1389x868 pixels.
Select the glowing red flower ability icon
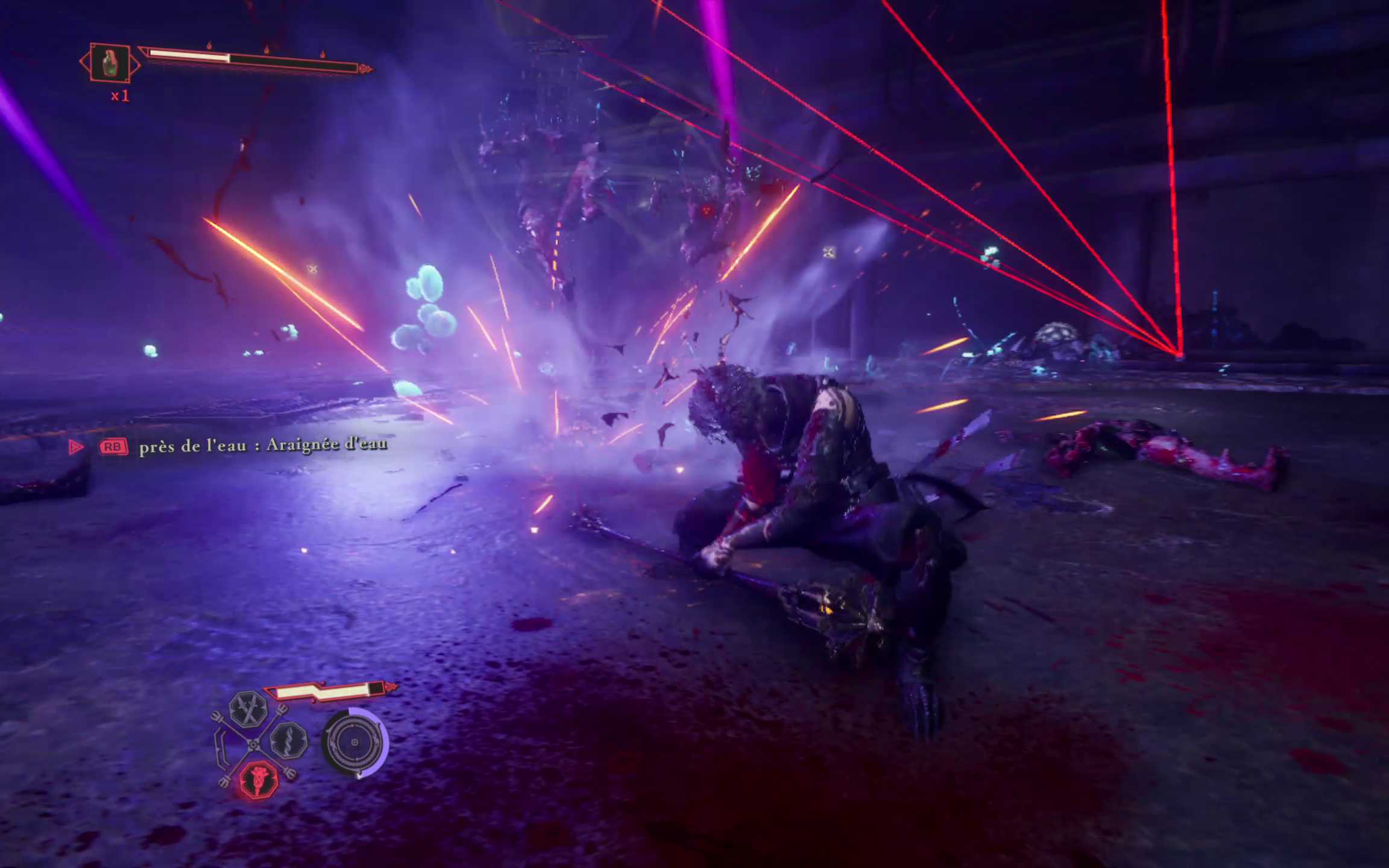click(x=259, y=779)
